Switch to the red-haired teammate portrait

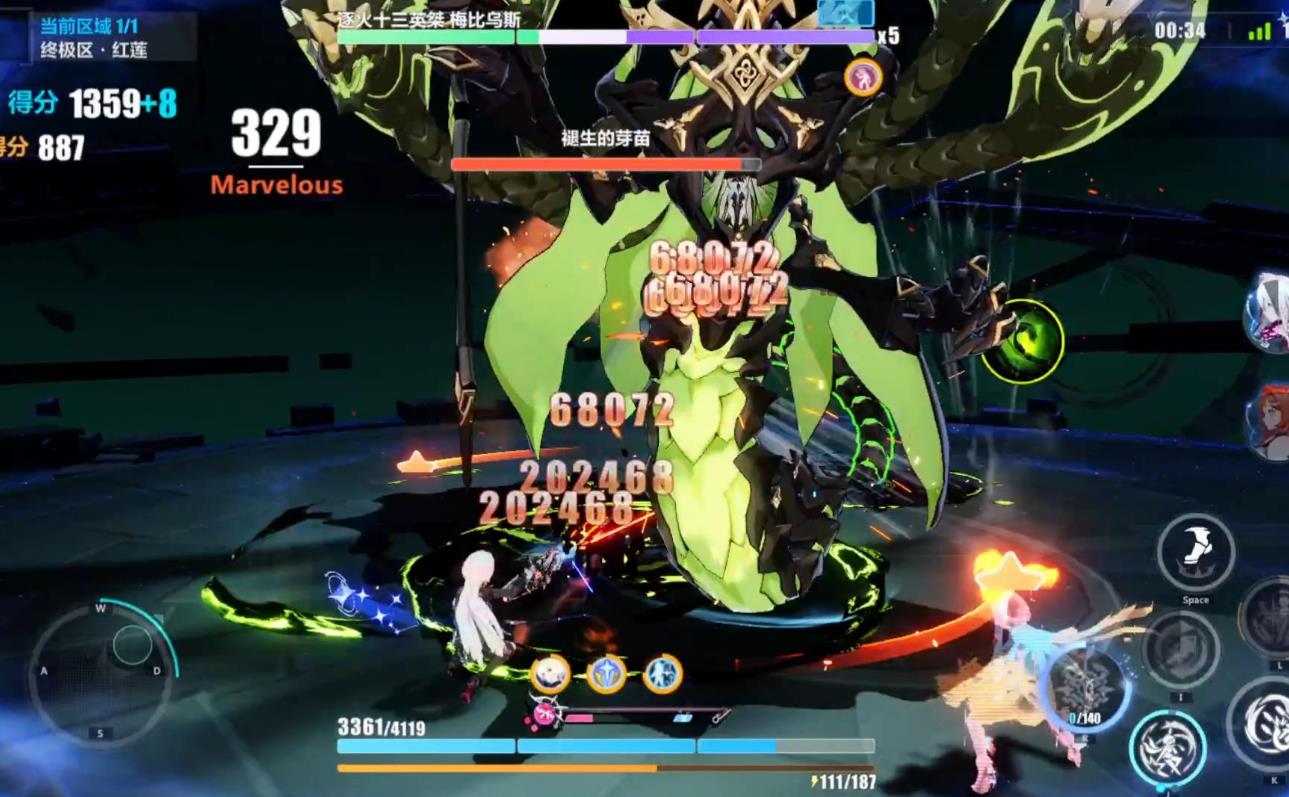[x=1268, y=420]
